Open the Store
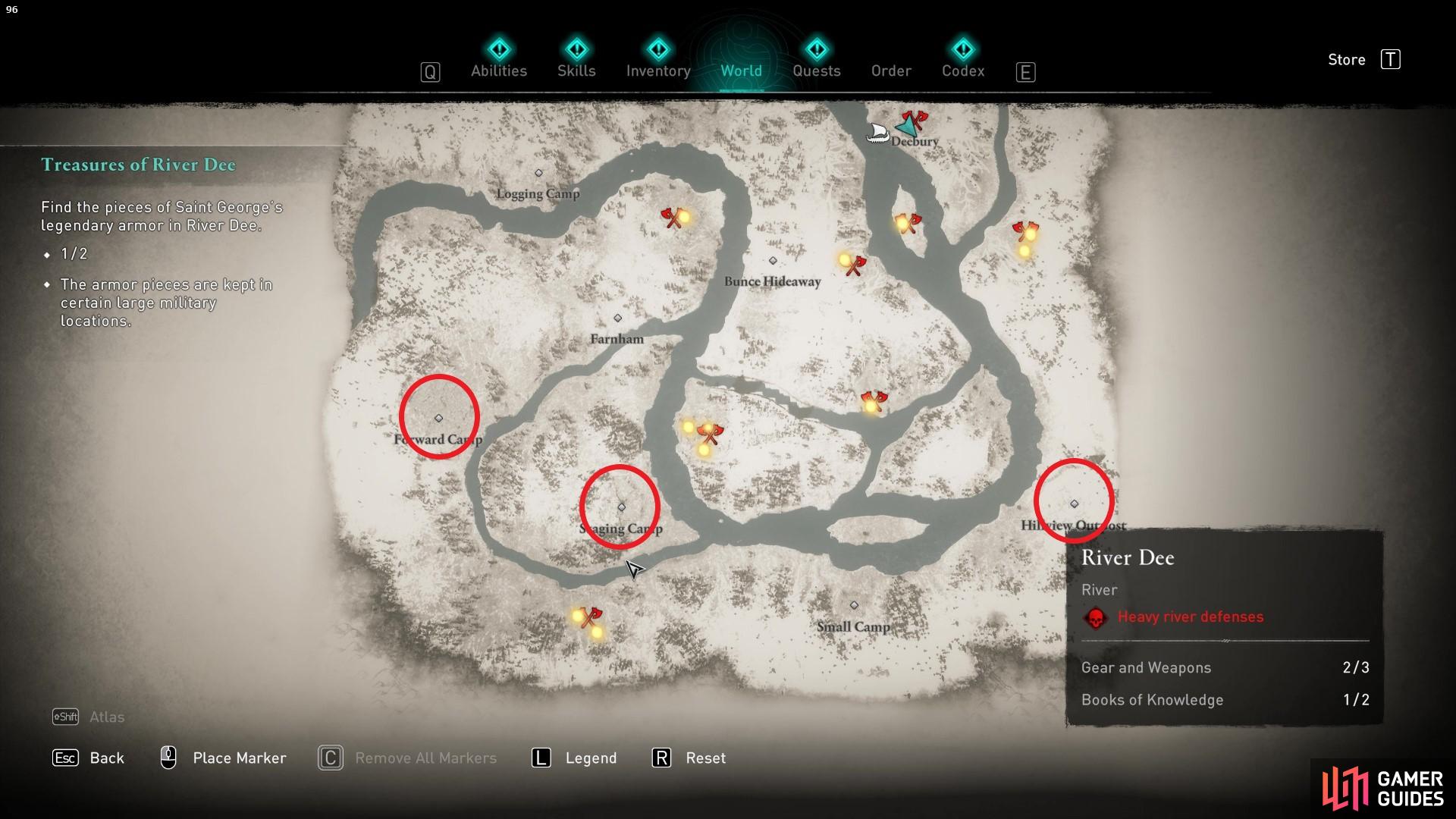The width and height of the screenshot is (1456, 819). click(x=1347, y=59)
